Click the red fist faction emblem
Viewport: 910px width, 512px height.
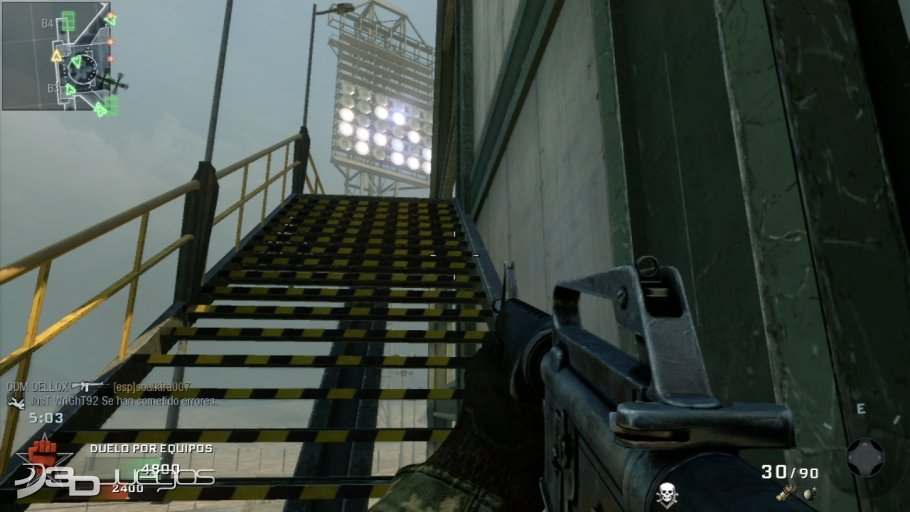[x=43, y=453]
